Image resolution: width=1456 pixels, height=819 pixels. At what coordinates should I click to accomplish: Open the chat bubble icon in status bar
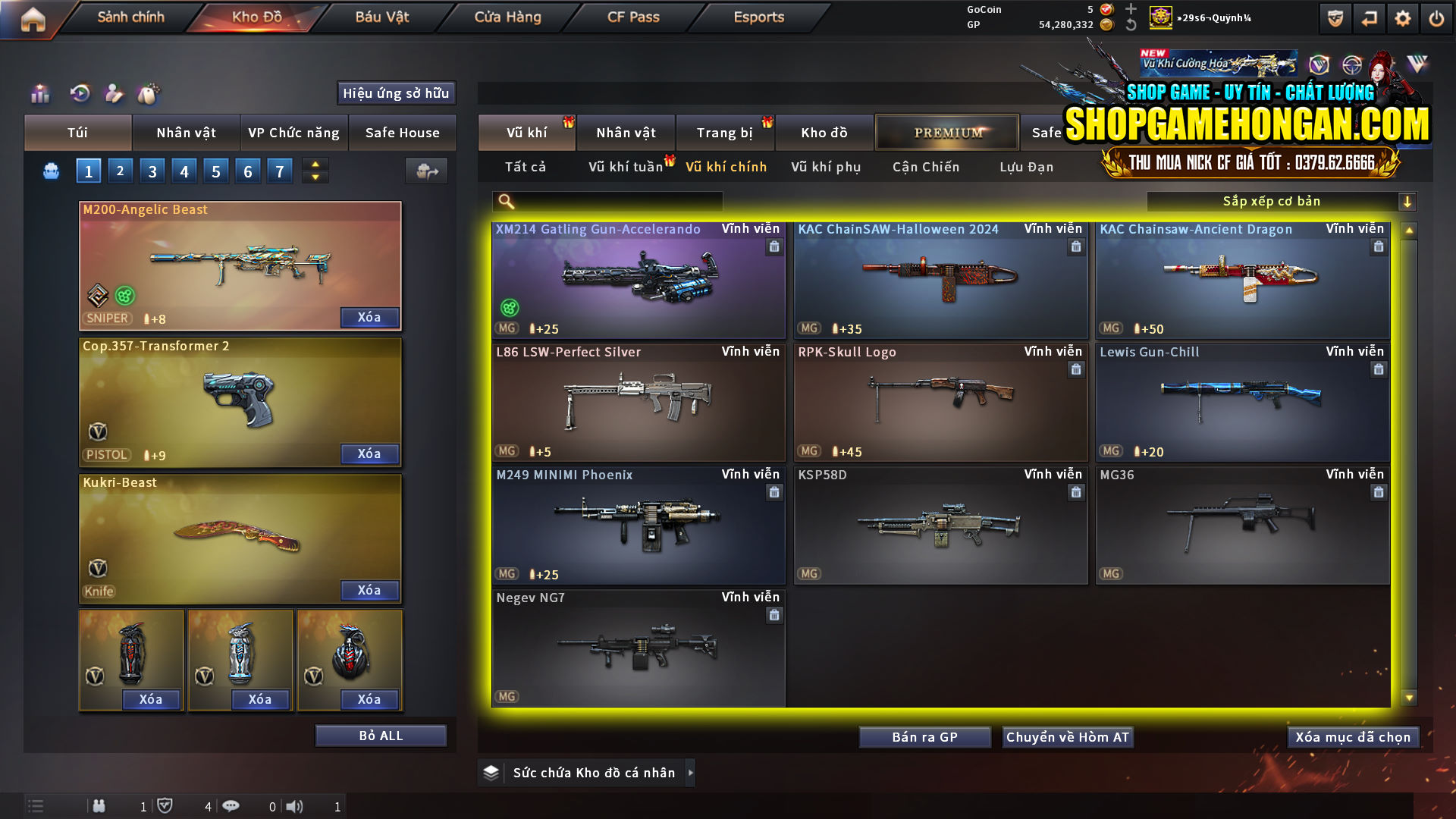pyautogui.click(x=231, y=806)
